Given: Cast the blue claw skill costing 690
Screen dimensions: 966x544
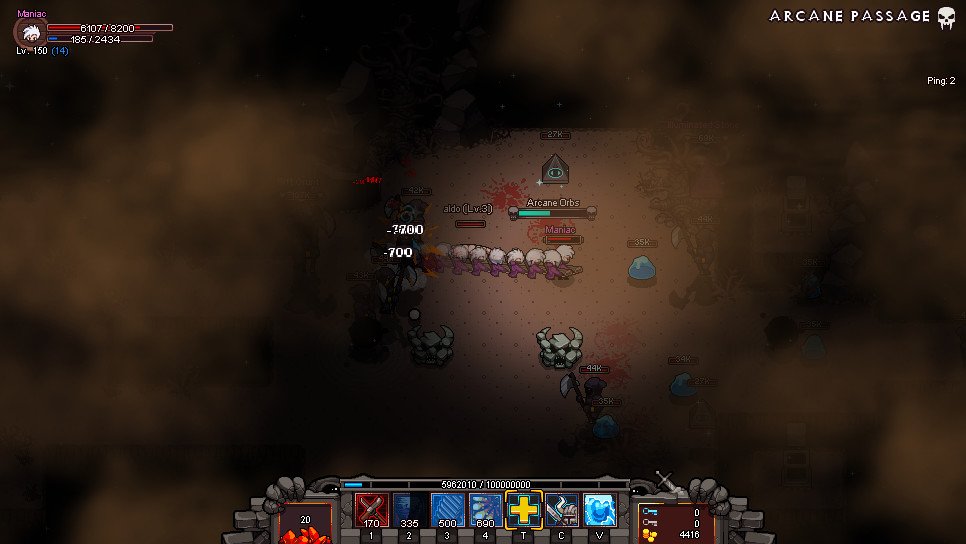Looking at the screenshot, I should pyautogui.click(x=486, y=509).
